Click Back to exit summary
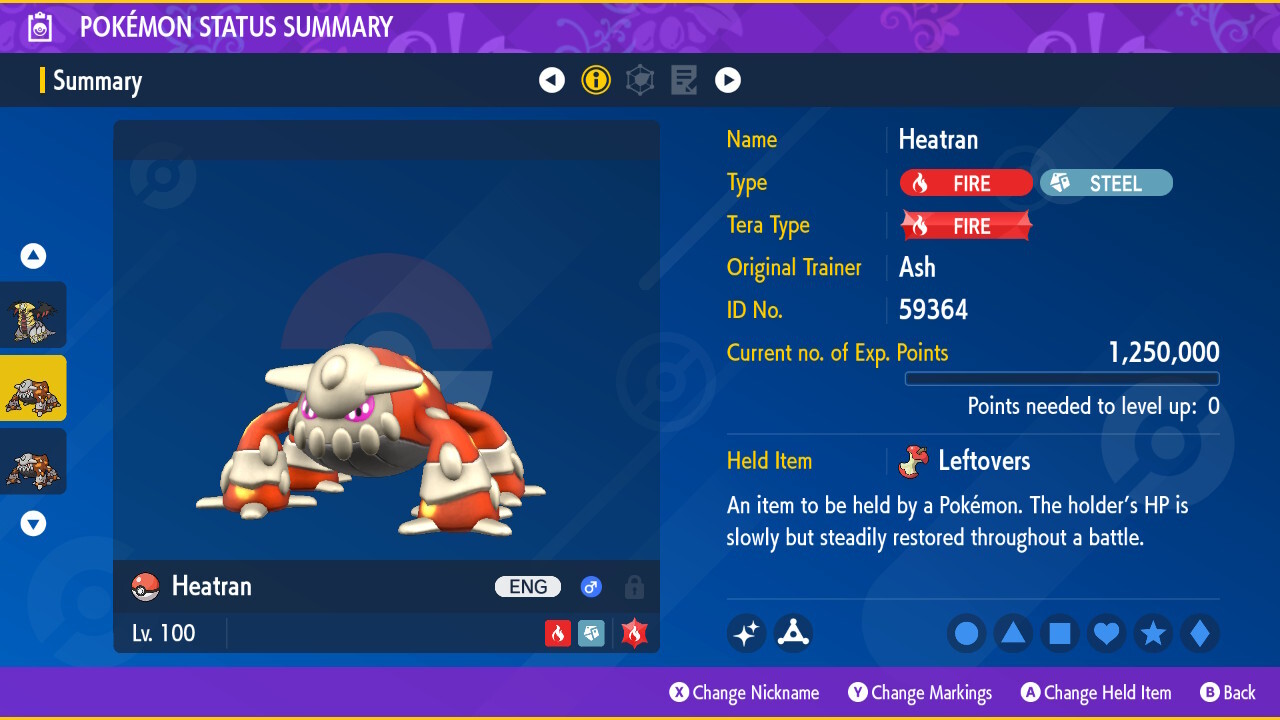Screen dimensions: 1280x720 click(1228, 693)
